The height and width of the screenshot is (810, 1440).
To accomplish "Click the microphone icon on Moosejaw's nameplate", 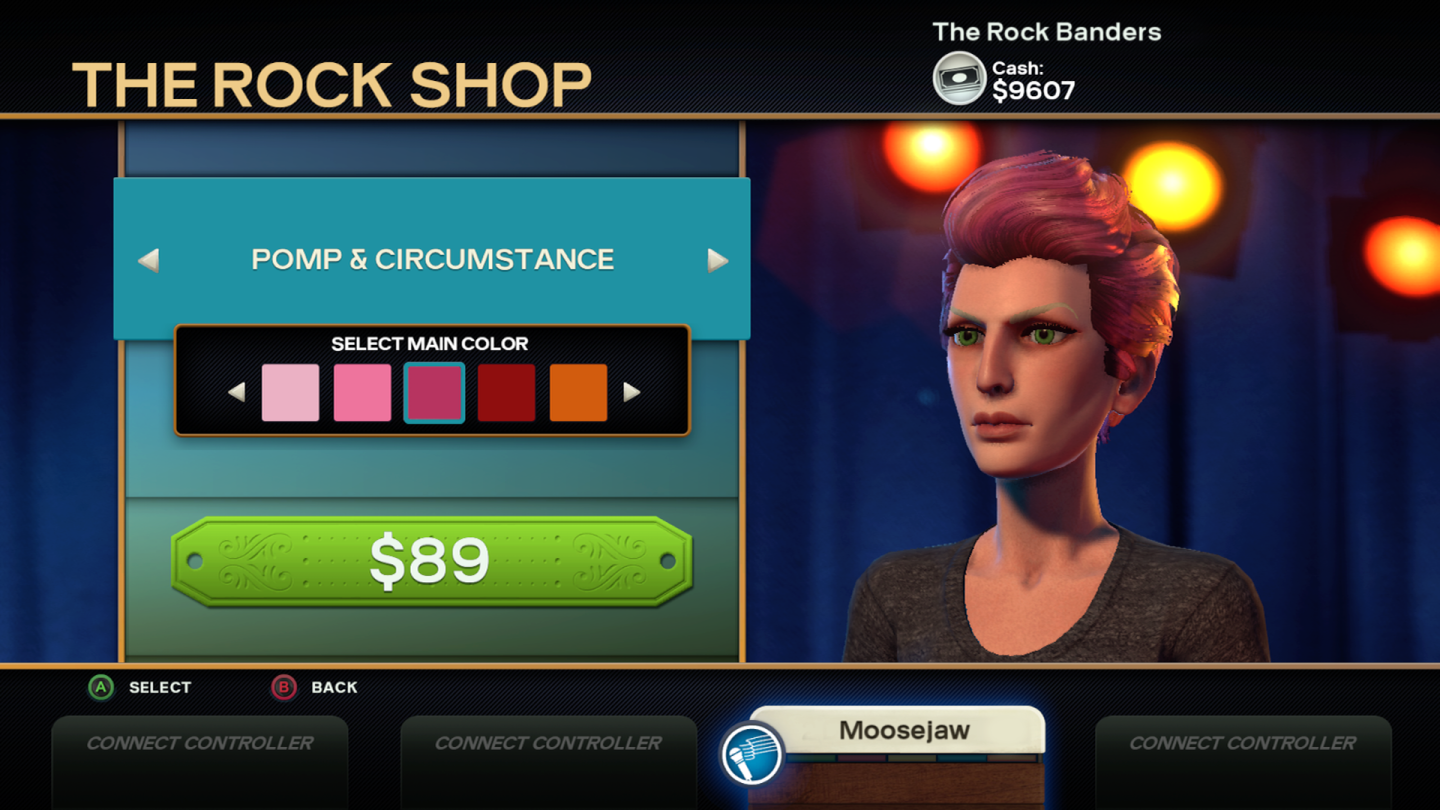I will click(753, 756).
